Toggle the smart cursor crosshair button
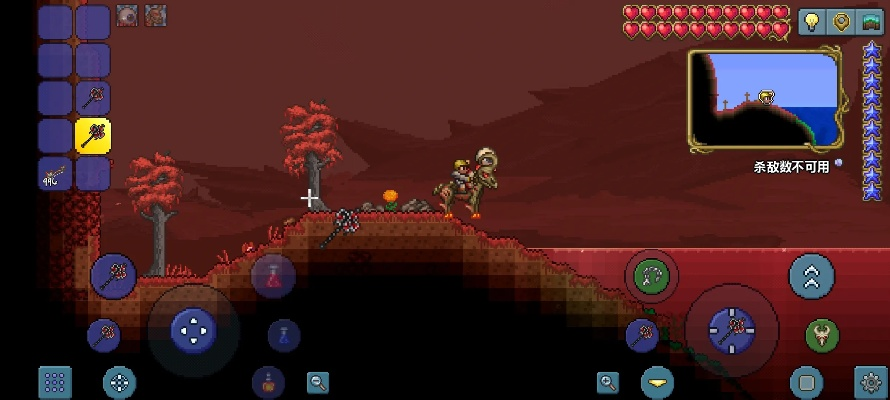This screenshot has width=890, height=400. (x=120, y=381)
